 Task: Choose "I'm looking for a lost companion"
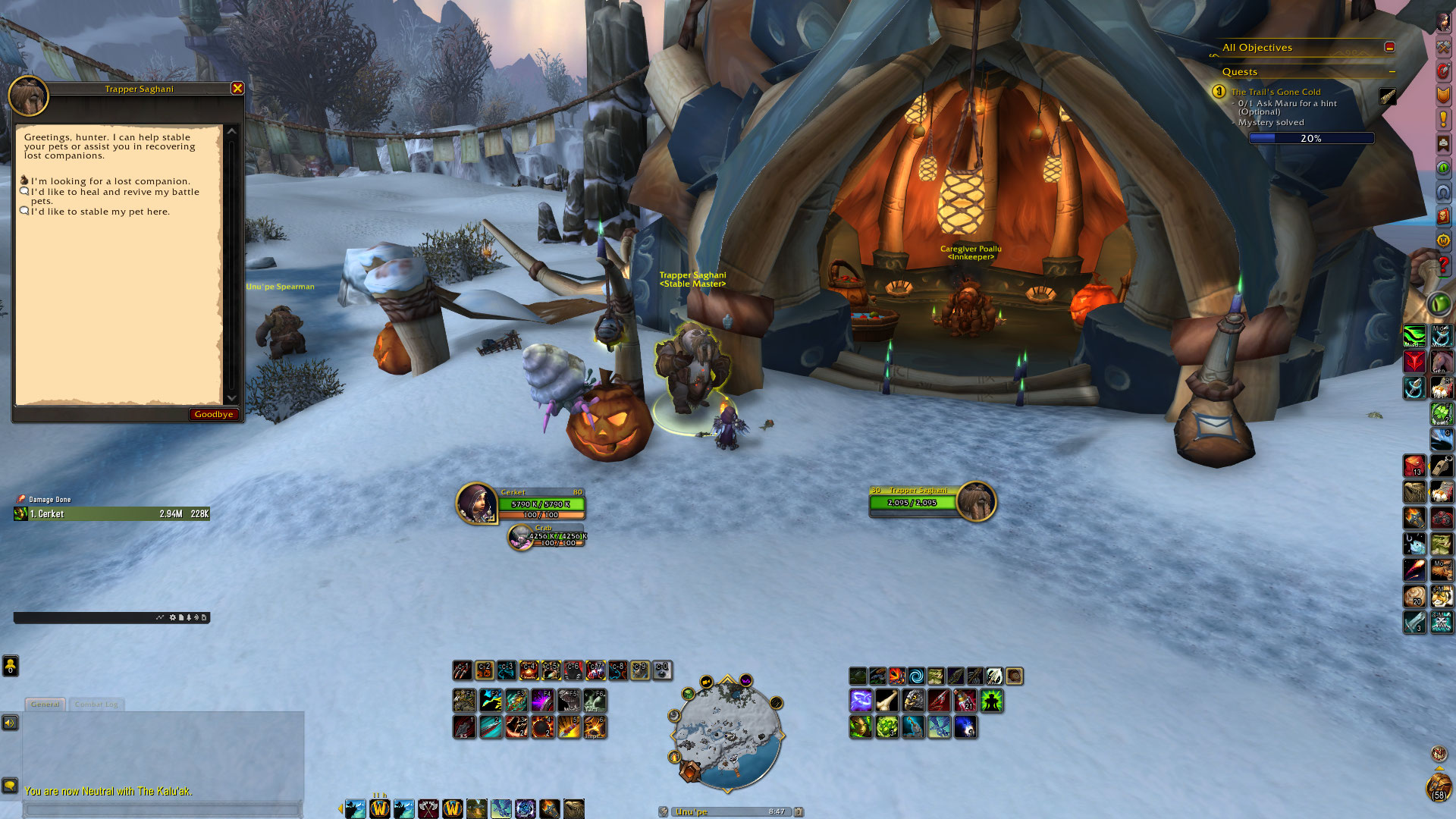(x=110, y=181)
